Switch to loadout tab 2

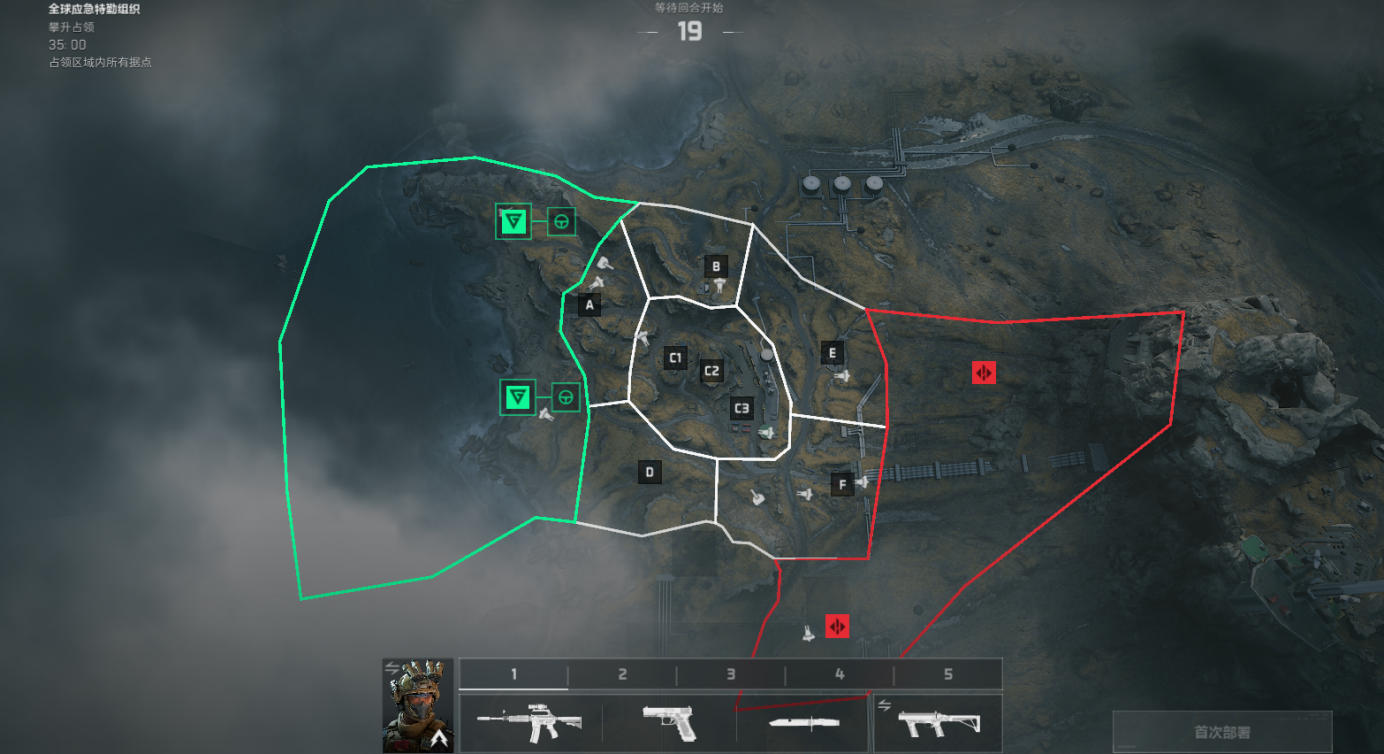622,674
